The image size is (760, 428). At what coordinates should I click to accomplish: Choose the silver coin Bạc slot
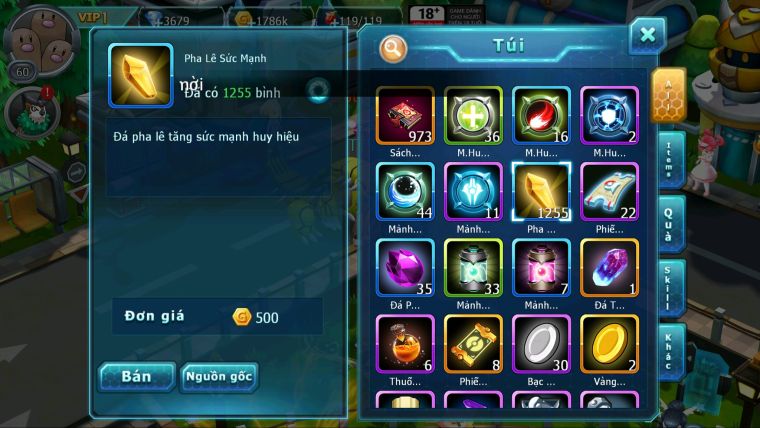tap(541, 343)
